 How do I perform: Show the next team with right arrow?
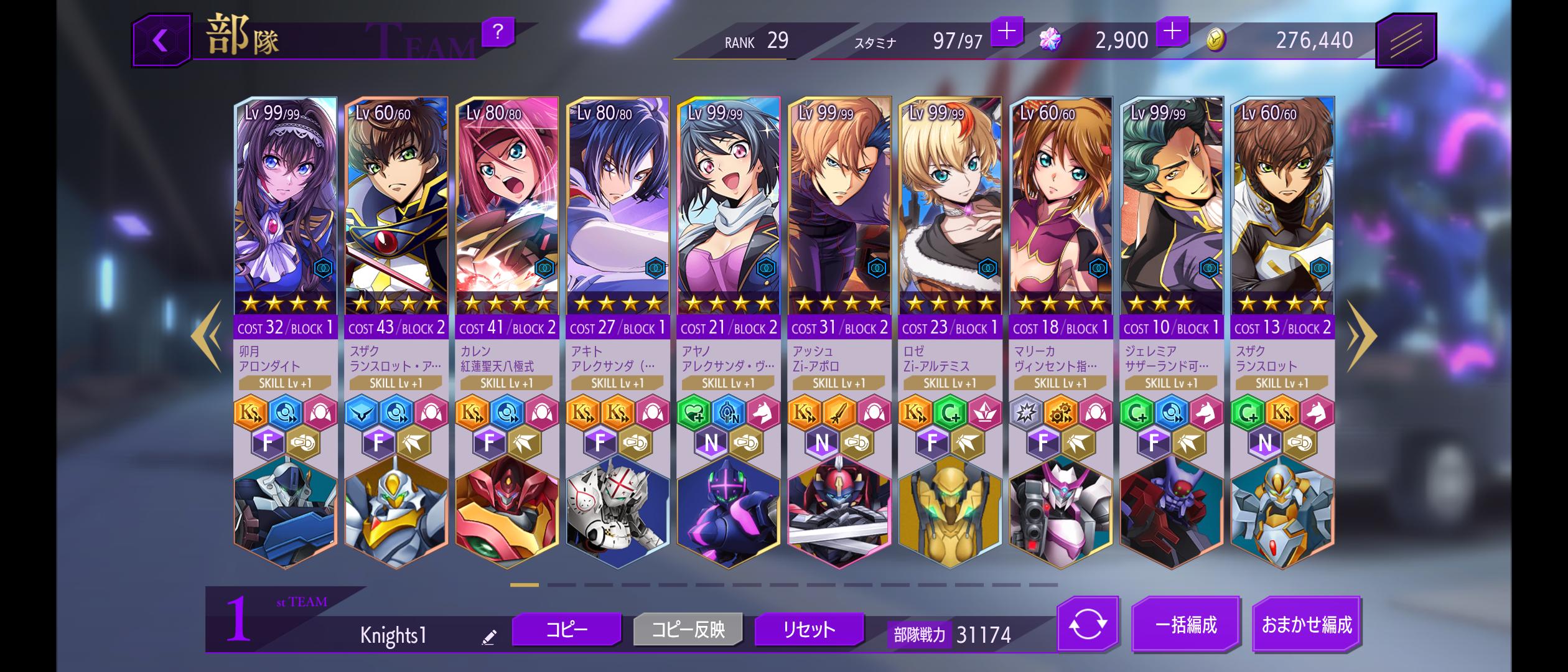(x=1361, y=337)
